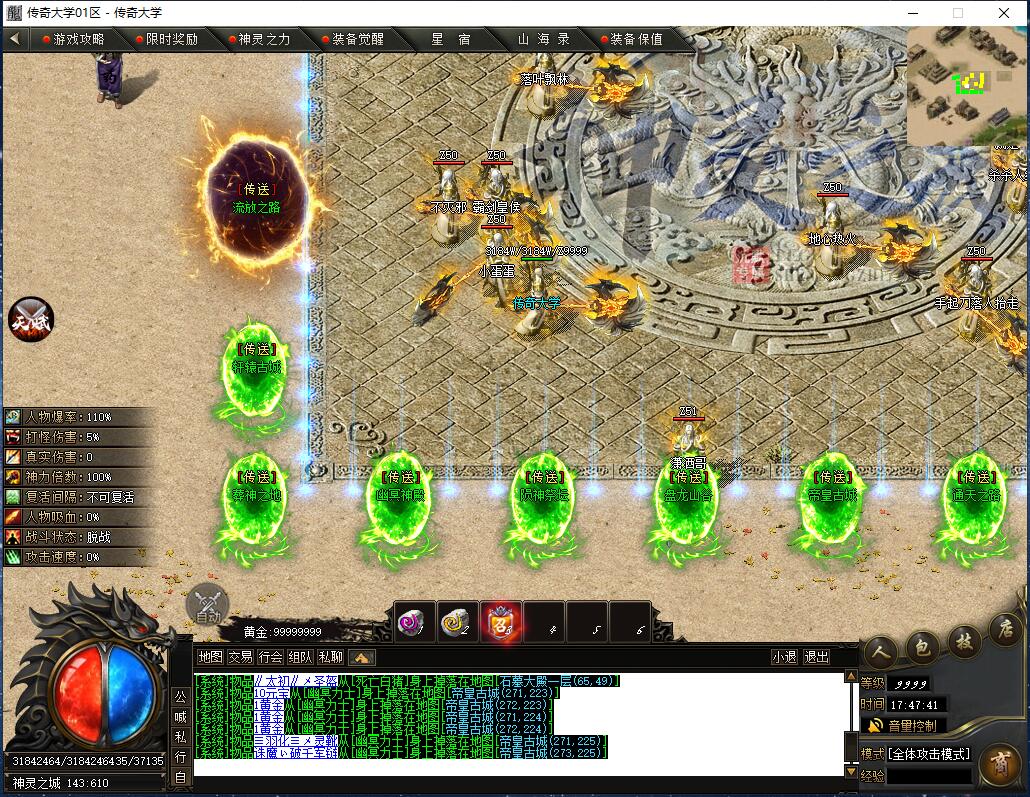Open the 装备保值 menu entry
This screenshot has width=1030, height=797.
click(x=636, y=39)
